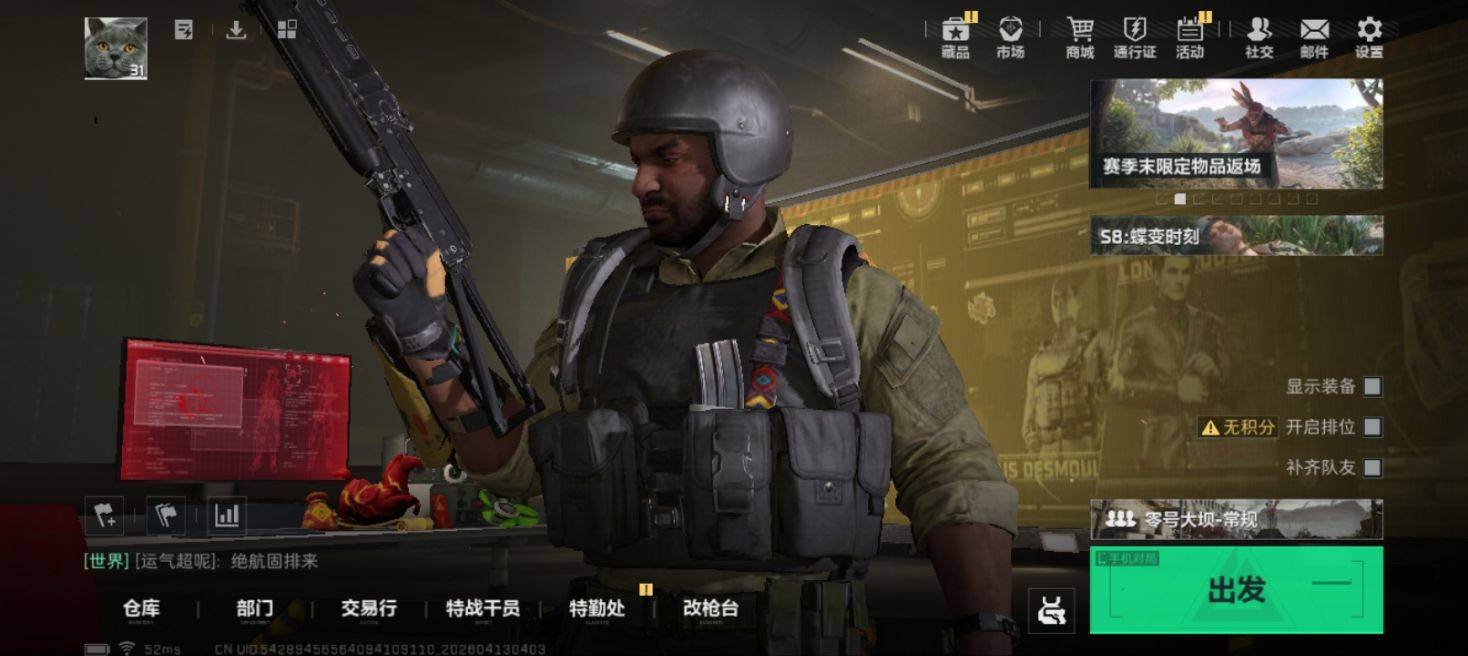This screenshot has height=656, width=1468.
Task: Open the 改枪台 gunsmith bench
Action: pyautogui.click(x=710, y=608)
